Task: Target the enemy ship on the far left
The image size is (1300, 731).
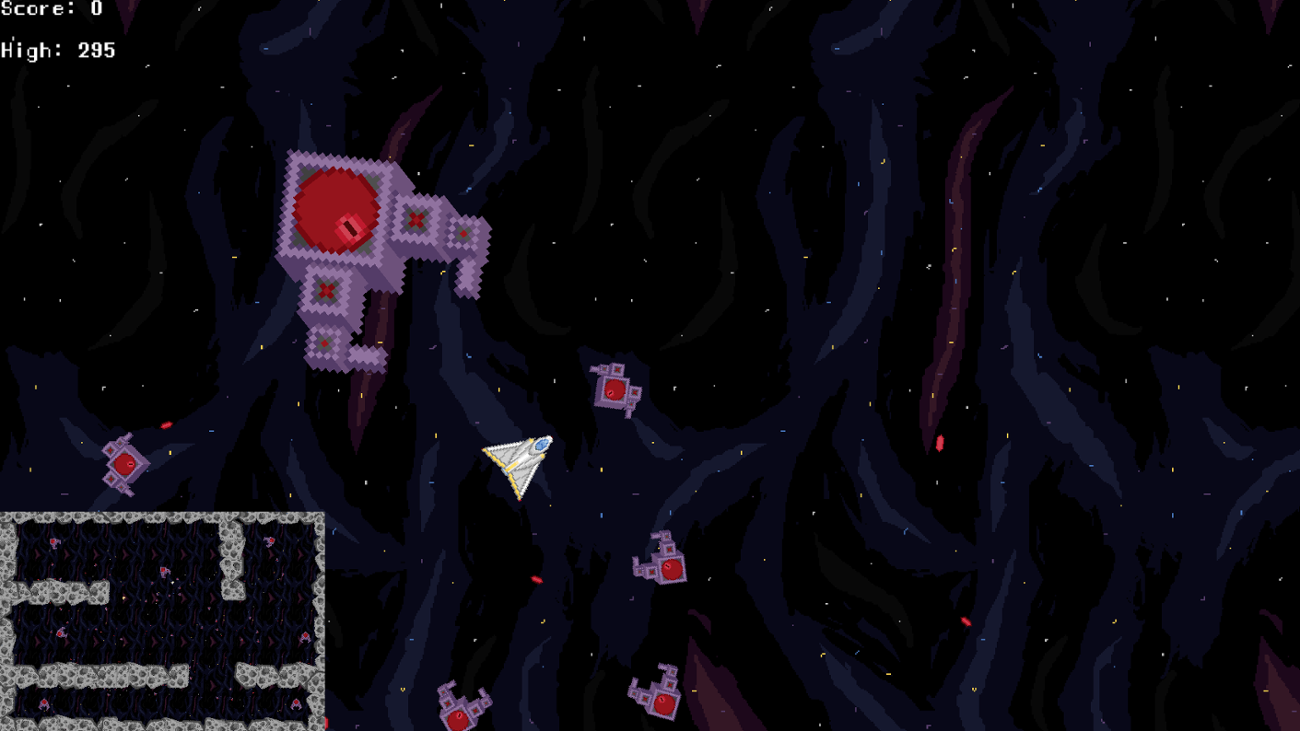Action: 123,463
